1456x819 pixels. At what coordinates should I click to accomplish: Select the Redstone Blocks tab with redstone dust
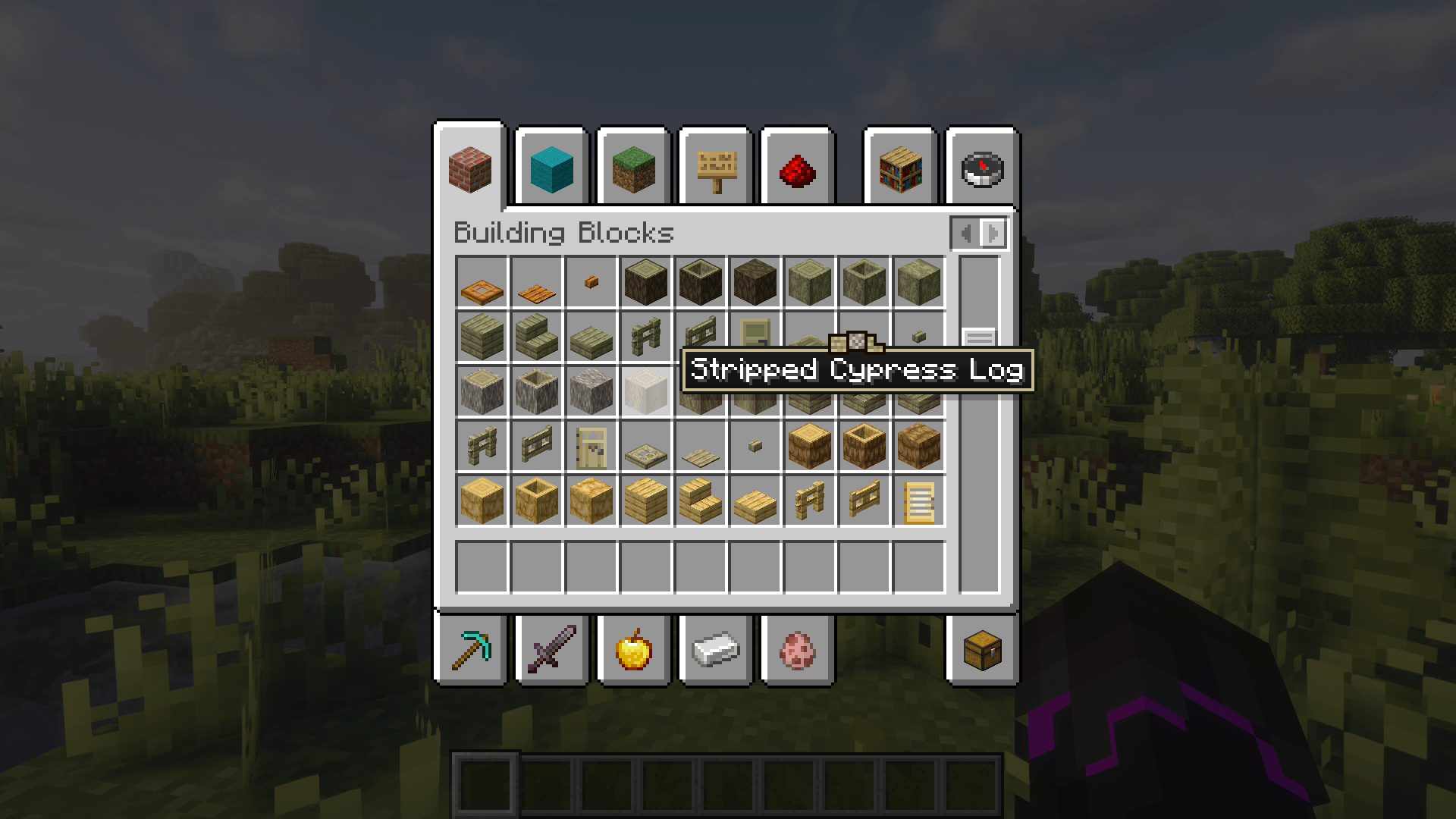pyautogui.click(x=797, y=171)
